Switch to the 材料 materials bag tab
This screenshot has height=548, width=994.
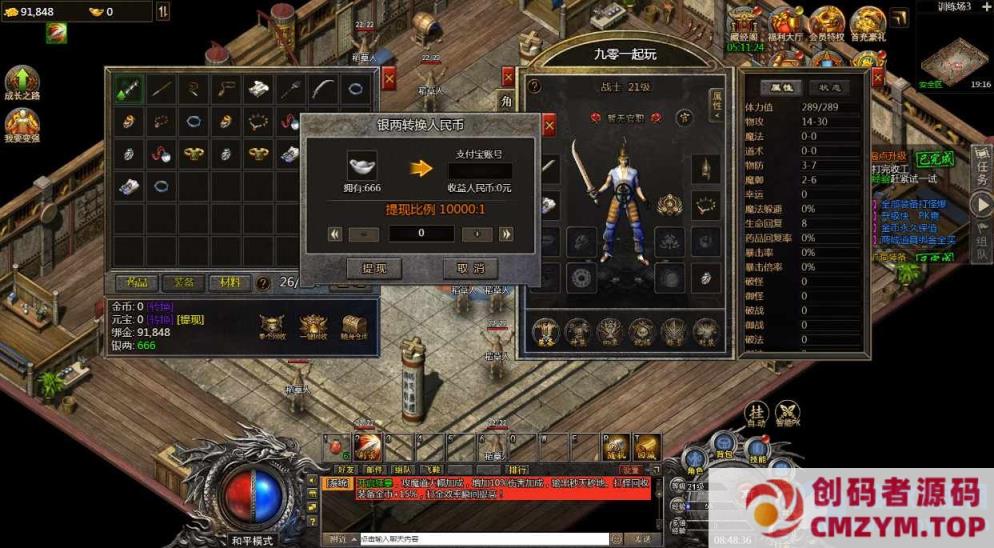pos(228,283)
